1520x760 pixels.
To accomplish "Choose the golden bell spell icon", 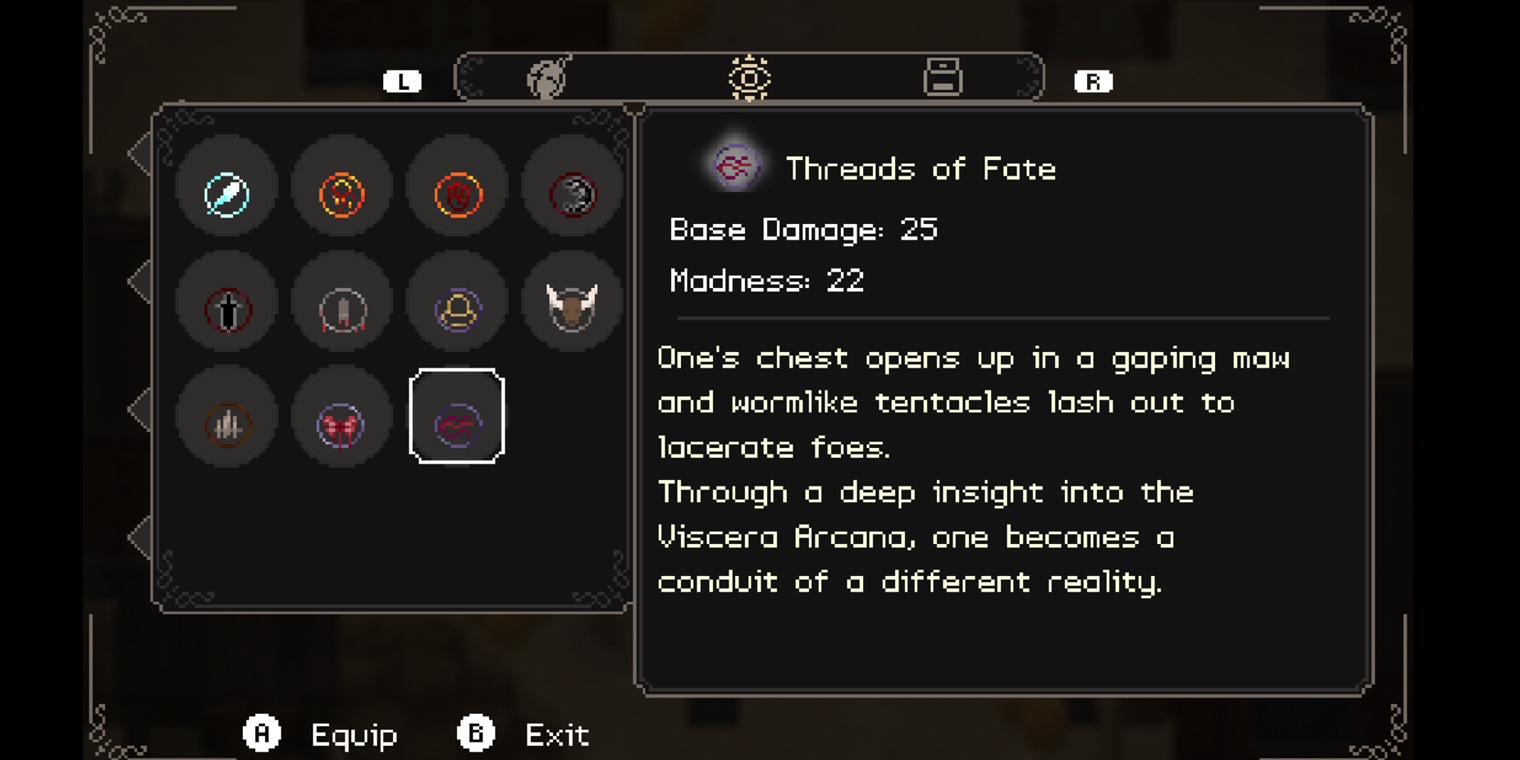I will coord(457,309).
